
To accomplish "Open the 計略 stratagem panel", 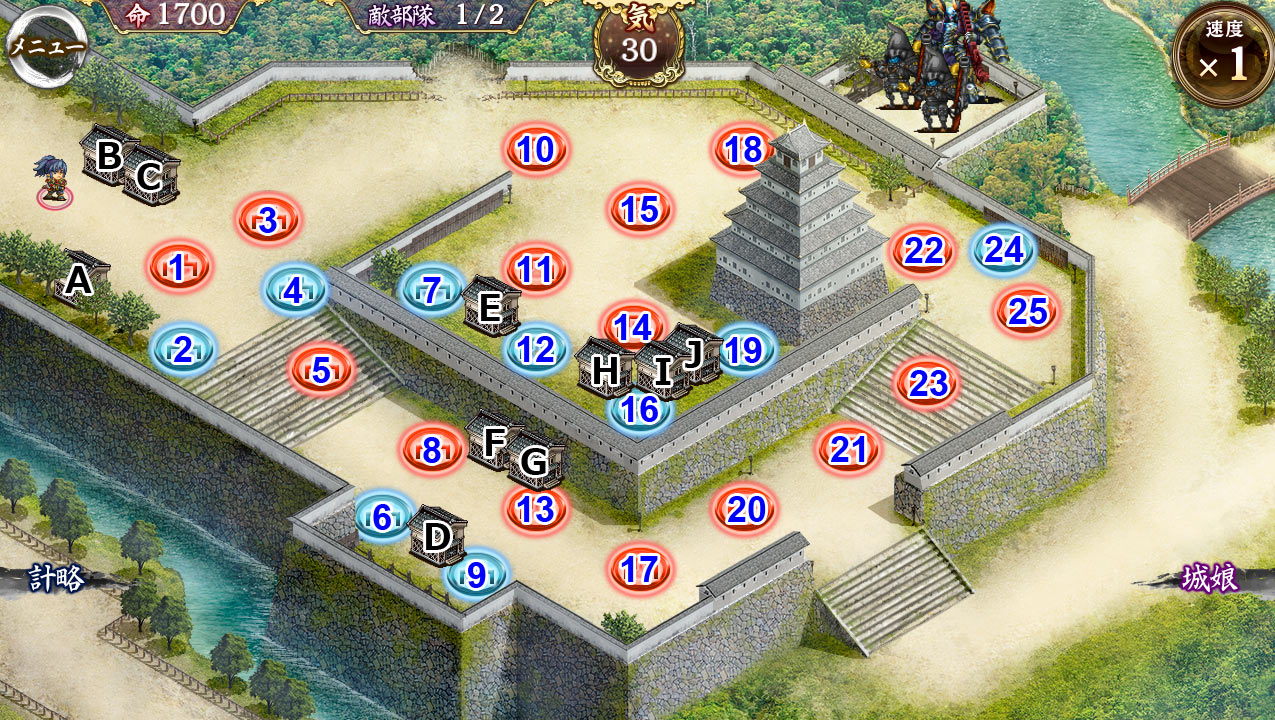I will [55, 579].
